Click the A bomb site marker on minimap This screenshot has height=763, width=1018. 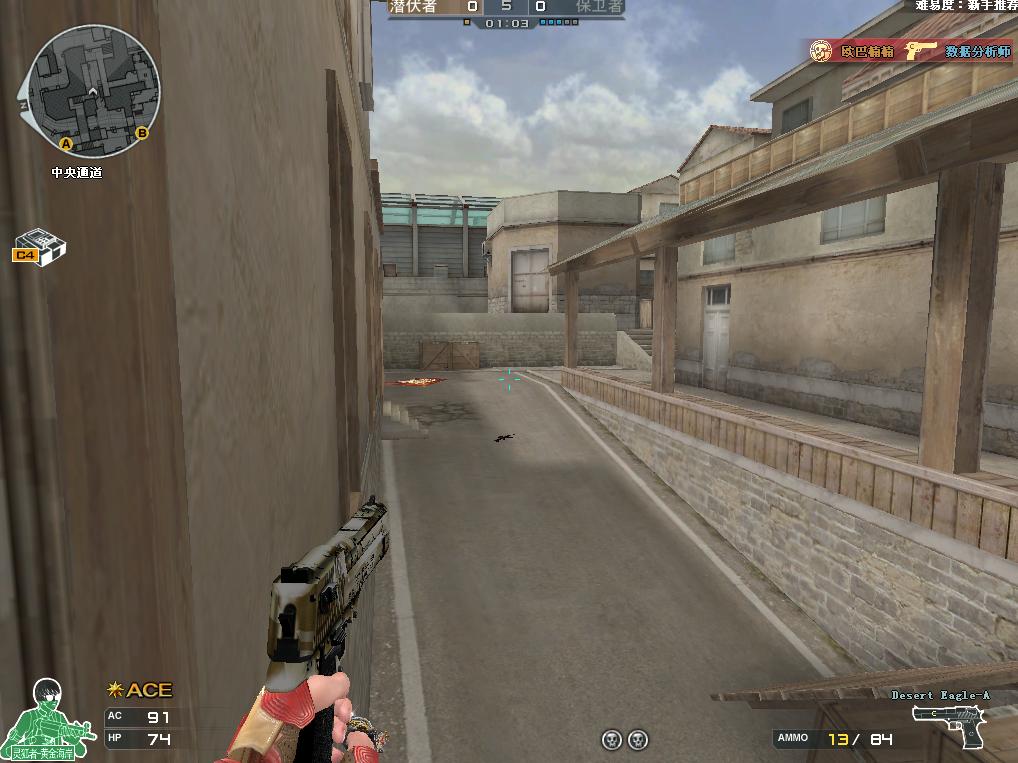coord(66,144)
